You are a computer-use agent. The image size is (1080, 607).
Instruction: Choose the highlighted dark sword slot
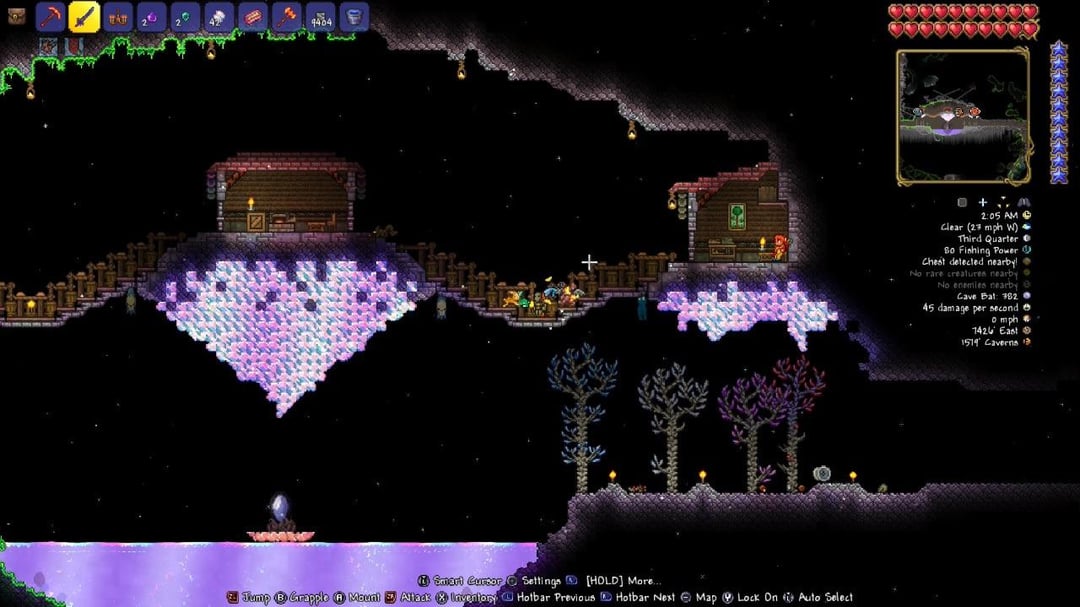coord(84,17)
